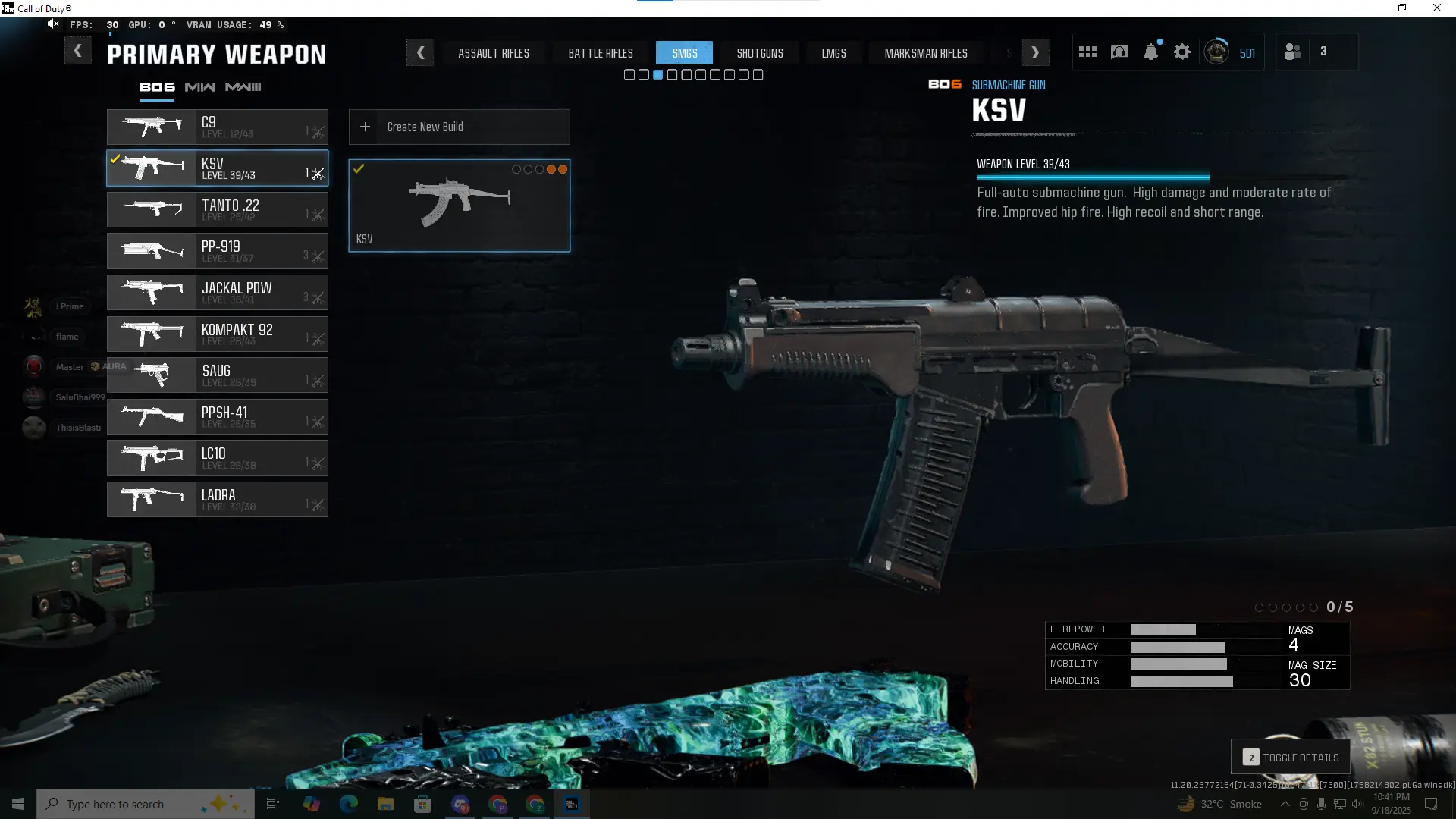1456x819 pixels.
Task: Open the settings gear icon
Action: coord(1181,52)
